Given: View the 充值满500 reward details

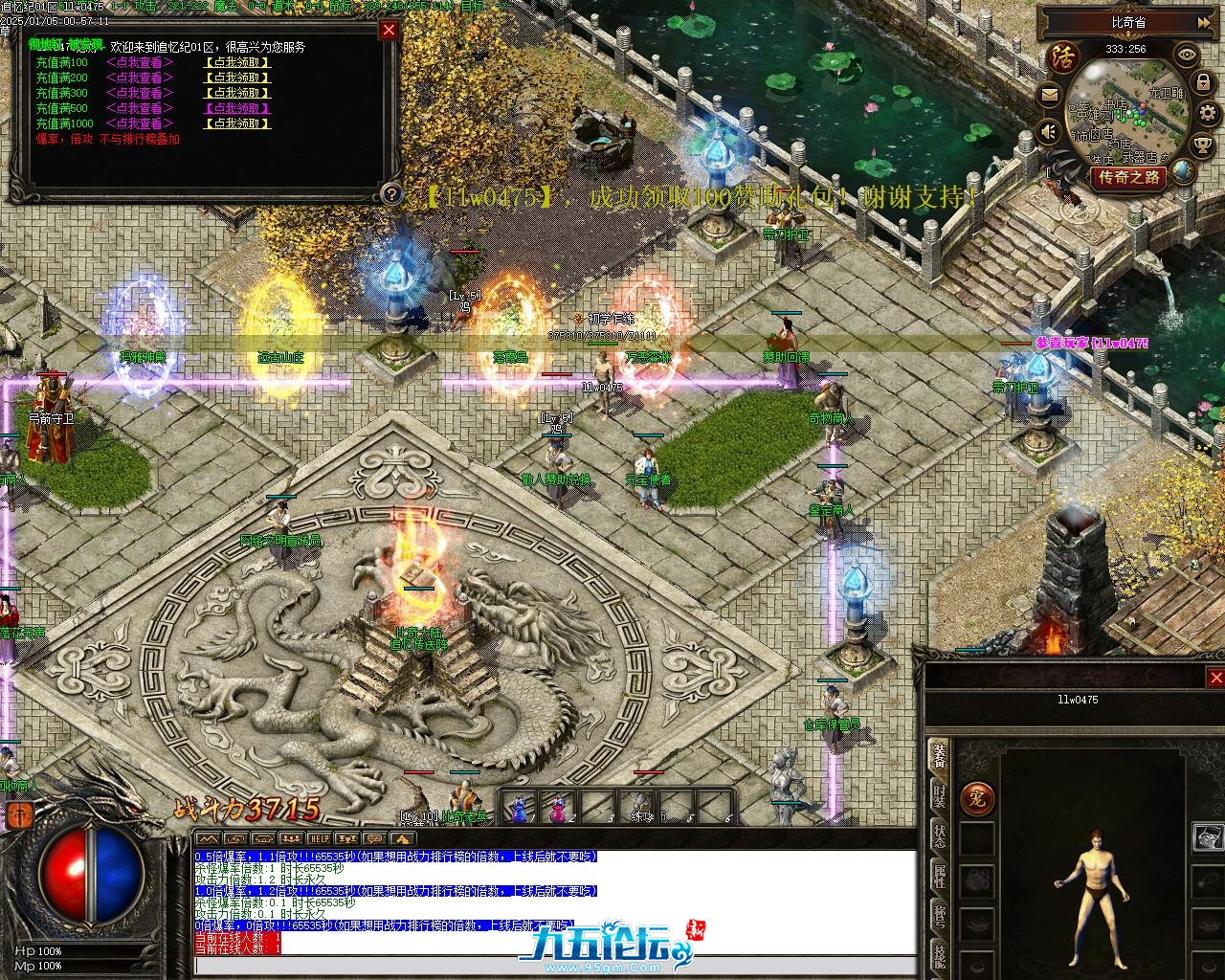Looking at the screenshot, I should coord(140,109).
